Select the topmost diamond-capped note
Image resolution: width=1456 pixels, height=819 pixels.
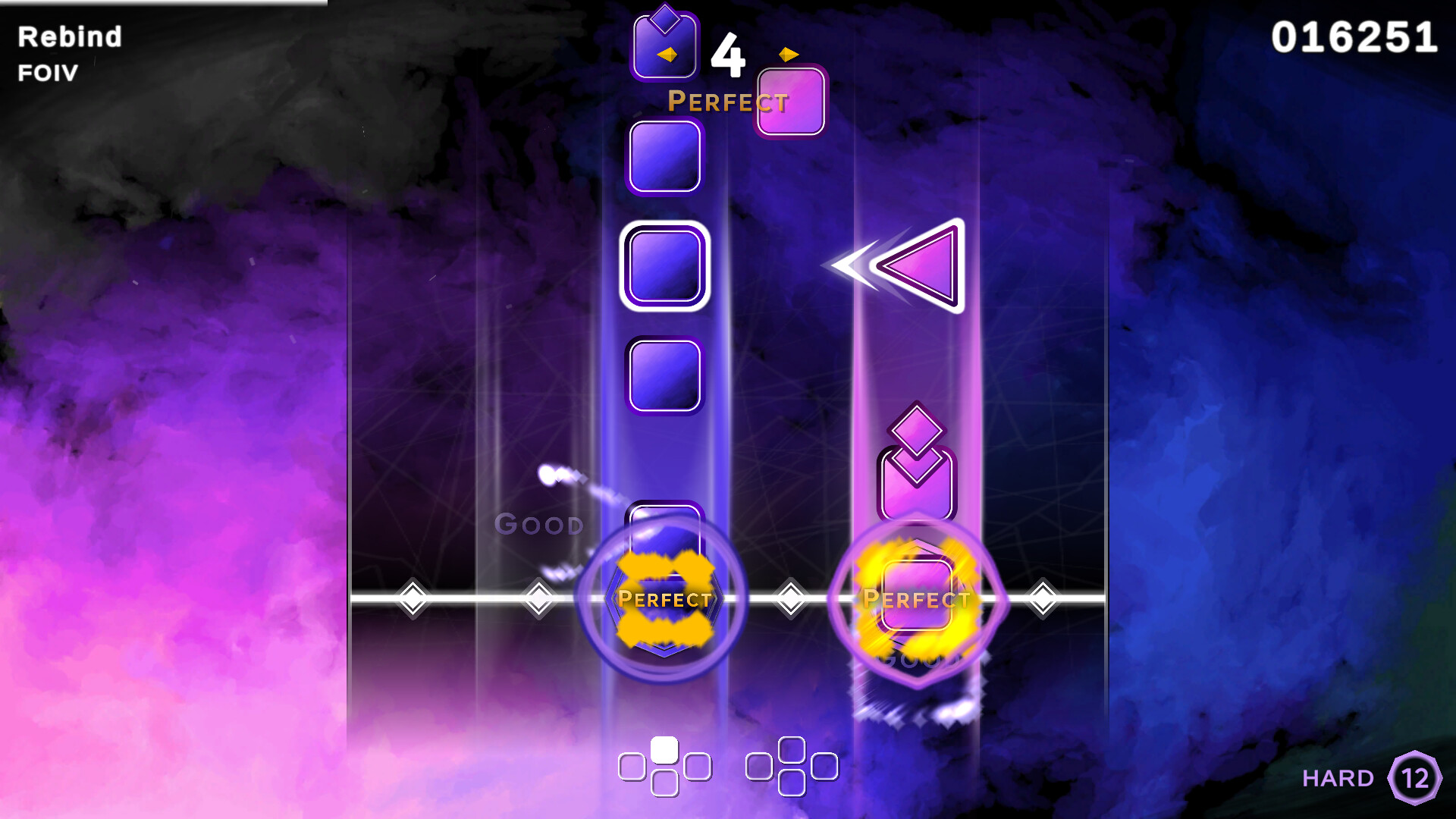point(666,45)
